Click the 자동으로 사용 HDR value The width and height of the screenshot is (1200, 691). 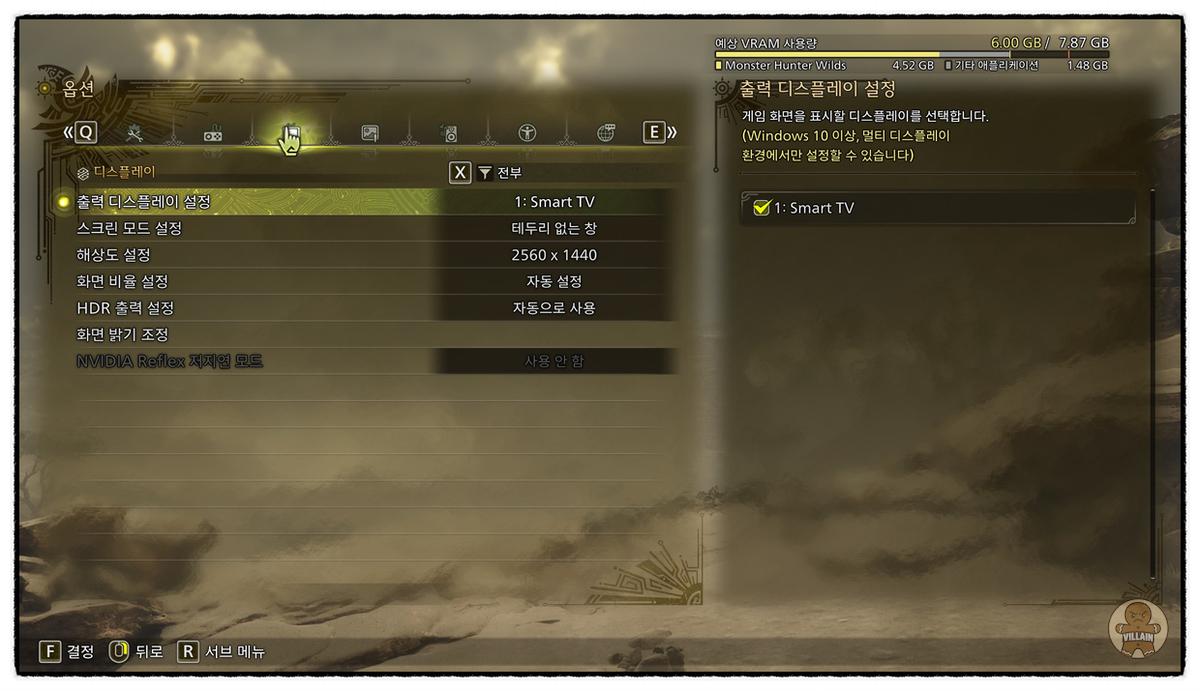pos(554,308)
